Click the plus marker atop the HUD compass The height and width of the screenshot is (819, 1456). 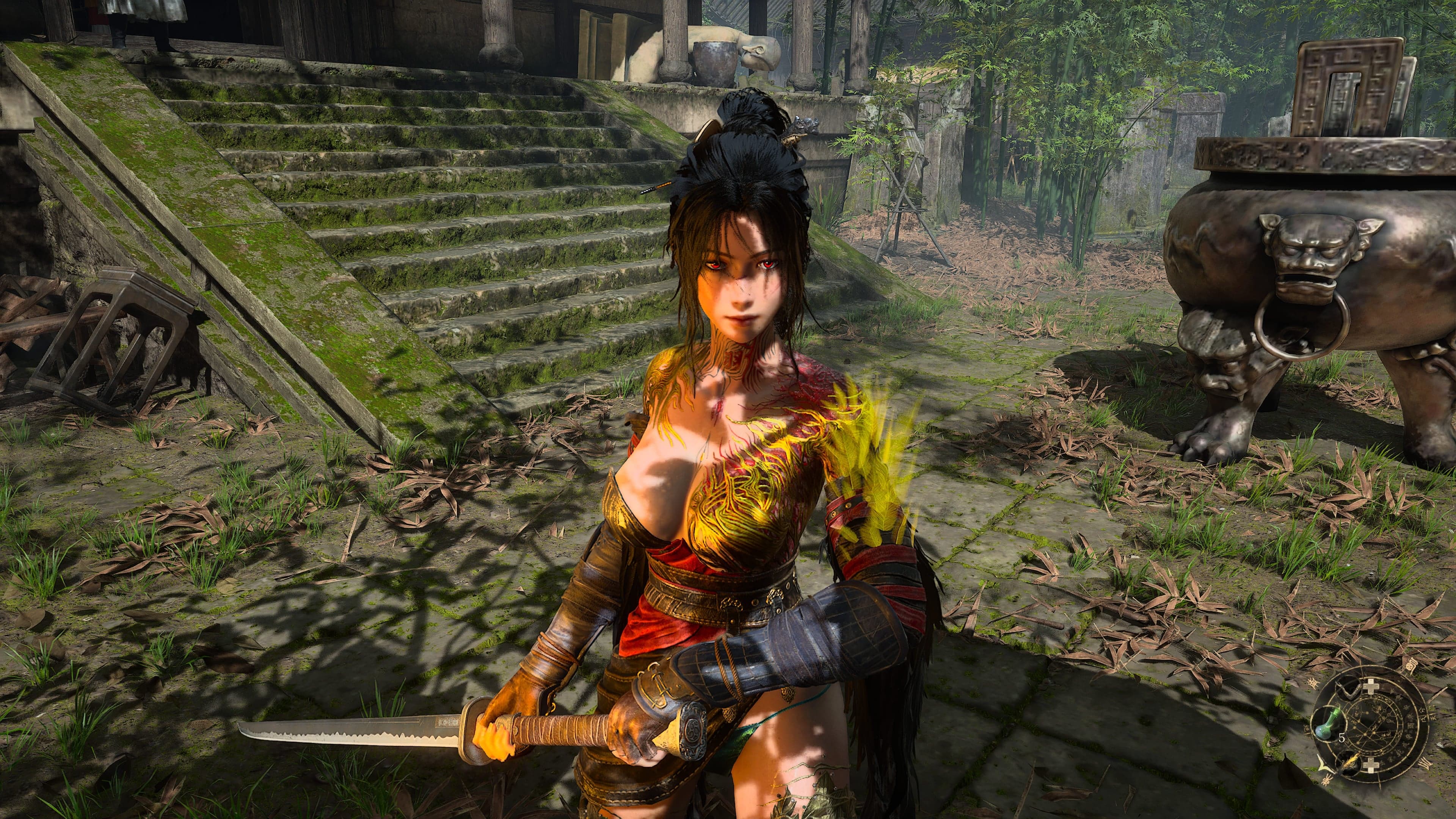(x=1371, y=686)
